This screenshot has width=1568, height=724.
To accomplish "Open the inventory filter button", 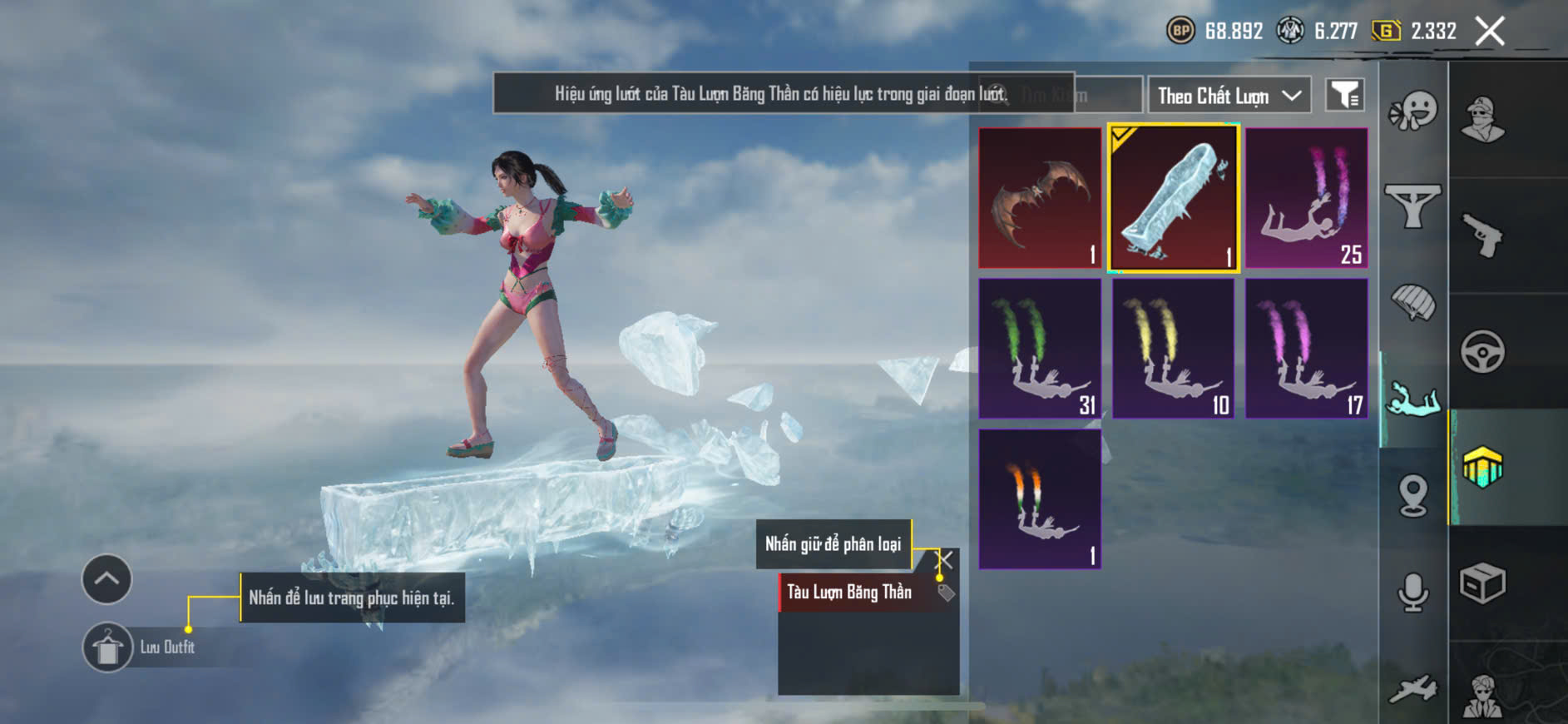I will [x=1343, y=96].
